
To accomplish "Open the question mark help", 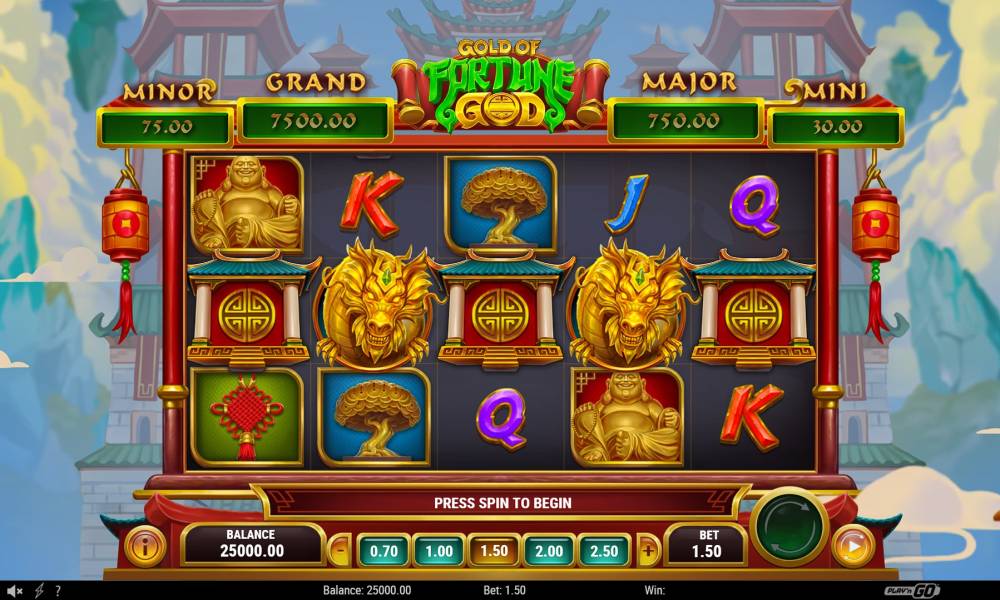I will pyautogui.click(x=58, y=591).
